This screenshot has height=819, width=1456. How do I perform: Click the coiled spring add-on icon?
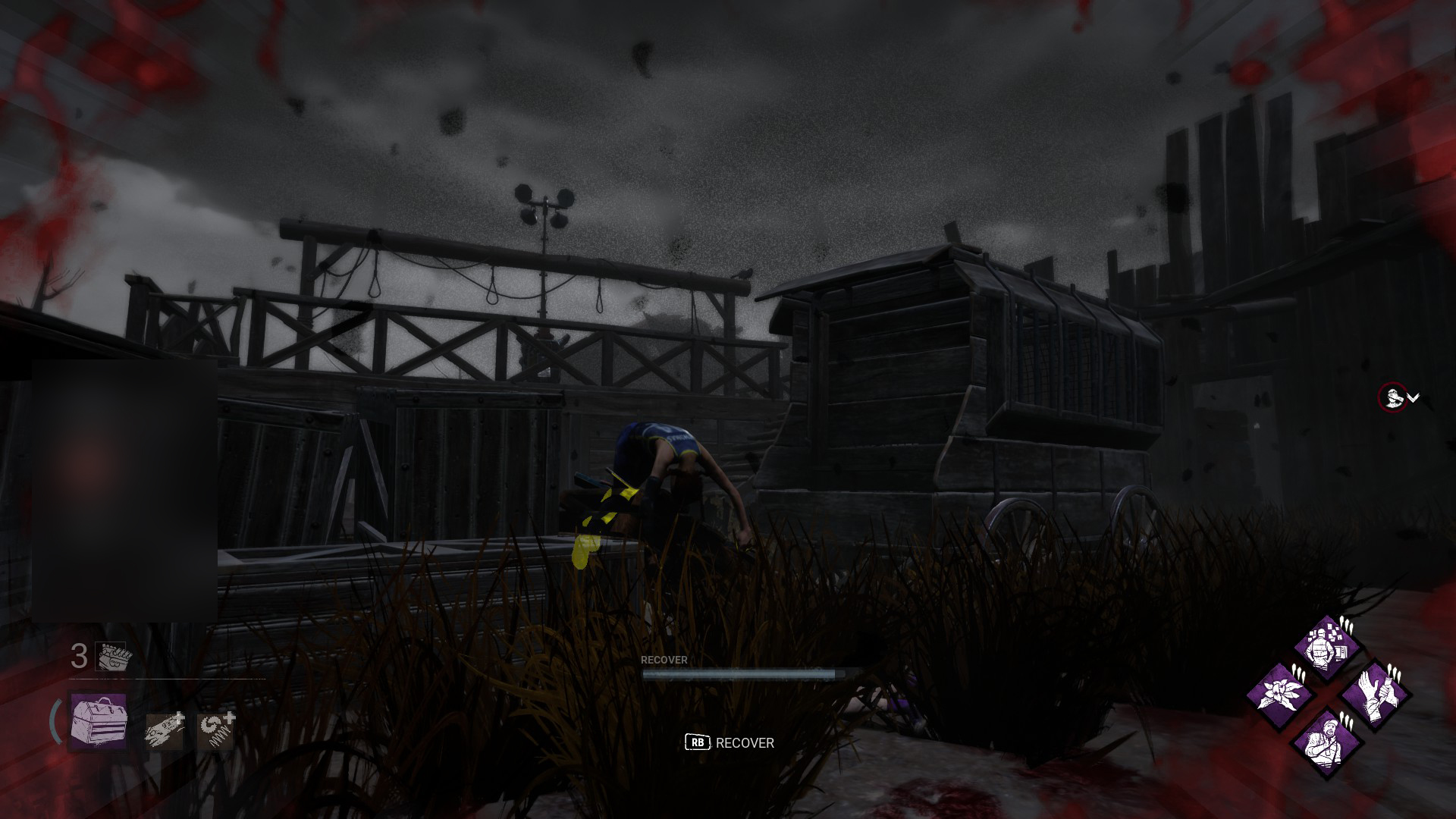point(215,730)
